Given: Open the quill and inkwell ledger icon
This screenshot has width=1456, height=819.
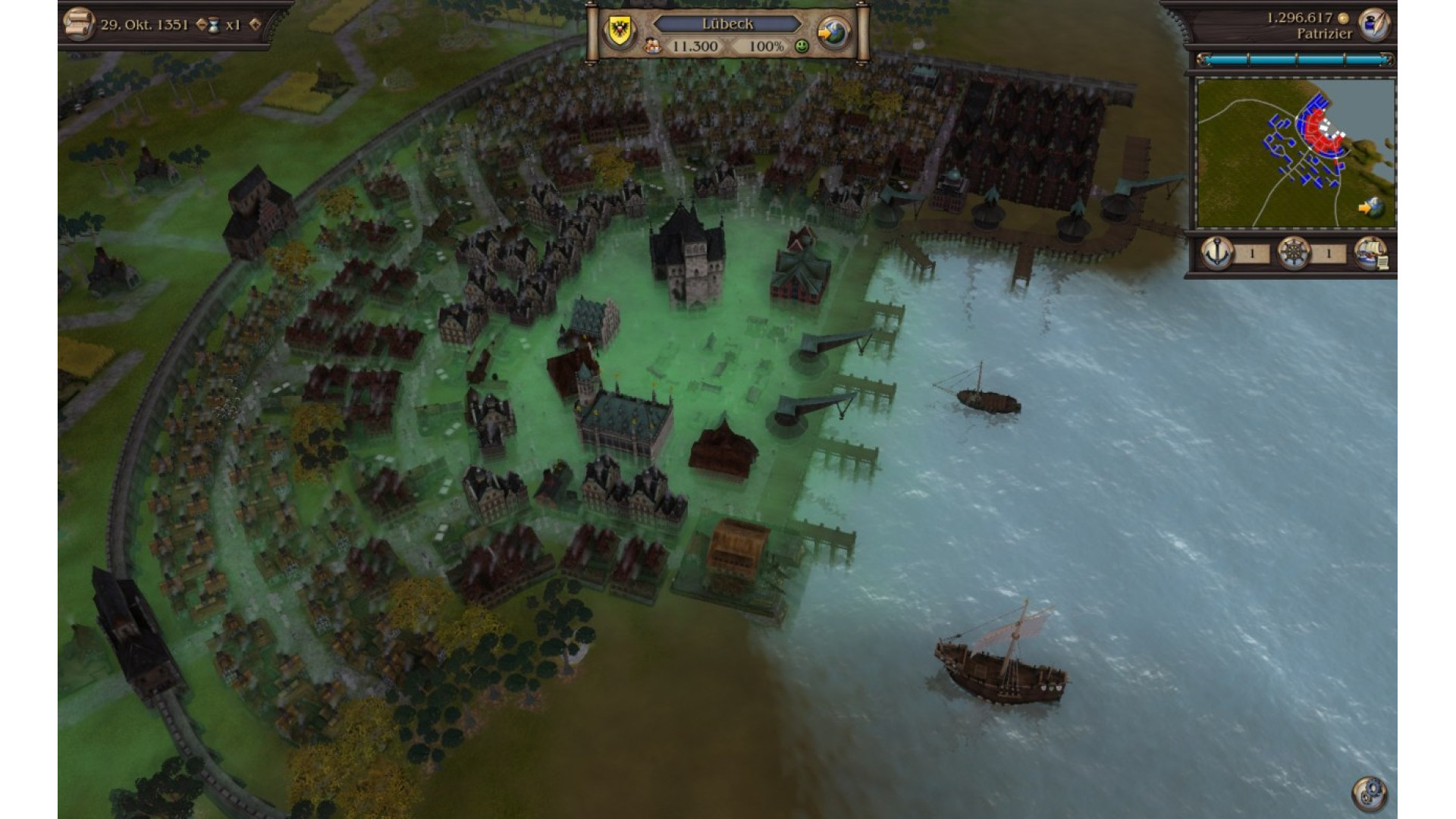Looking at the screenshot, I should [x=1373, y=24].
